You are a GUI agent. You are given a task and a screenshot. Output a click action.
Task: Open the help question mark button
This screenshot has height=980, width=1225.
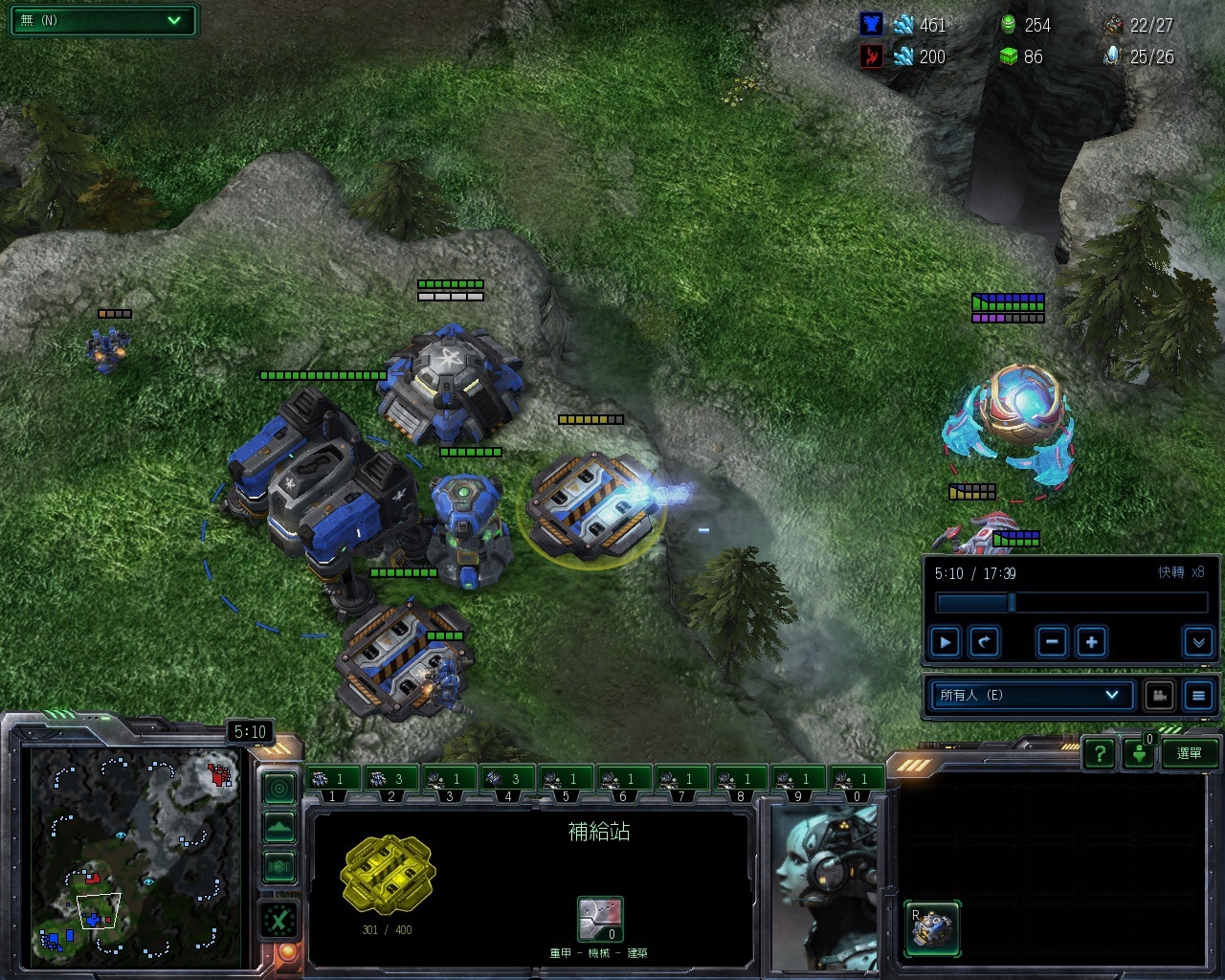coord(1100,754)
